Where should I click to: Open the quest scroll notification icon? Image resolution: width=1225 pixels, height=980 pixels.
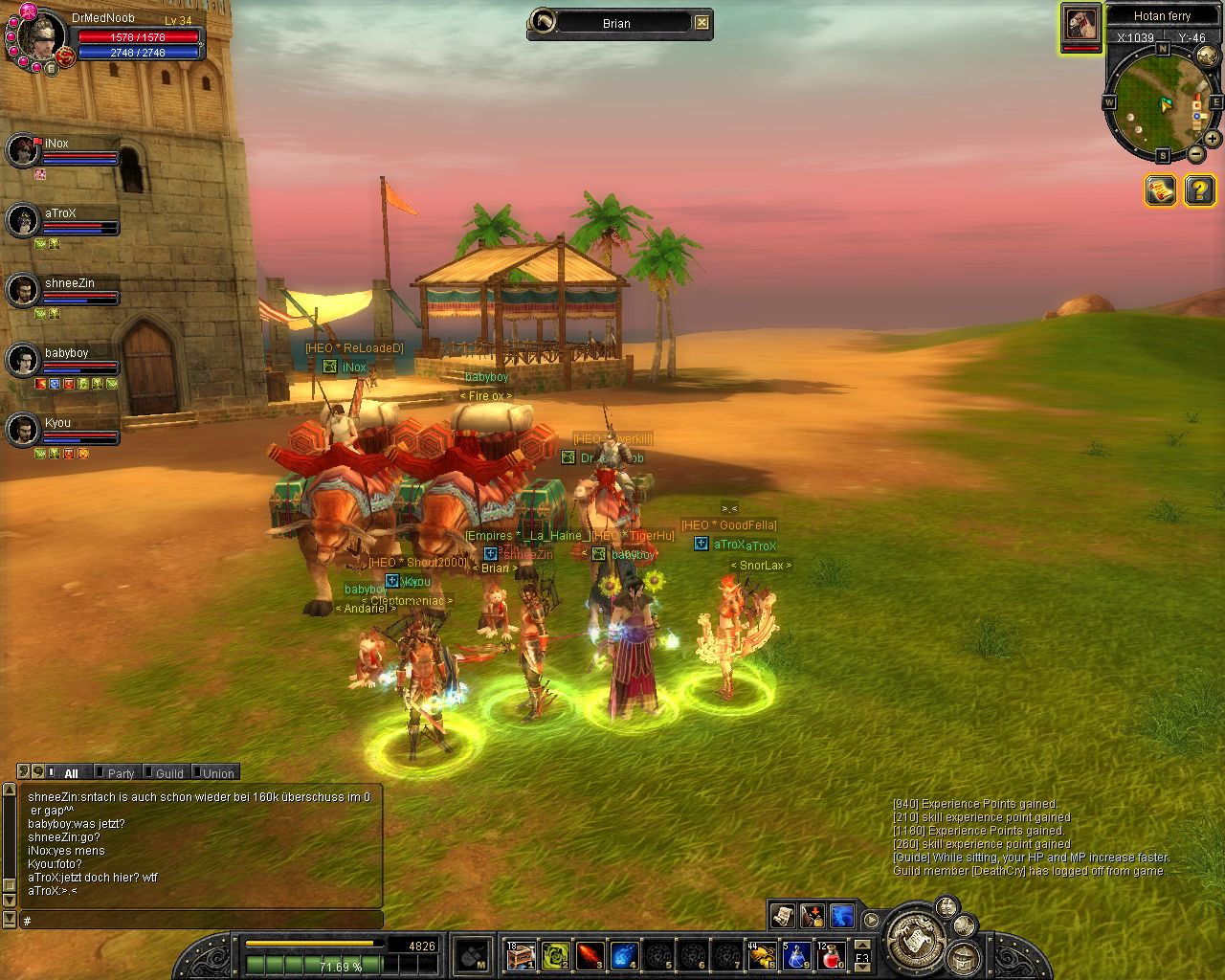[1160, 190]
